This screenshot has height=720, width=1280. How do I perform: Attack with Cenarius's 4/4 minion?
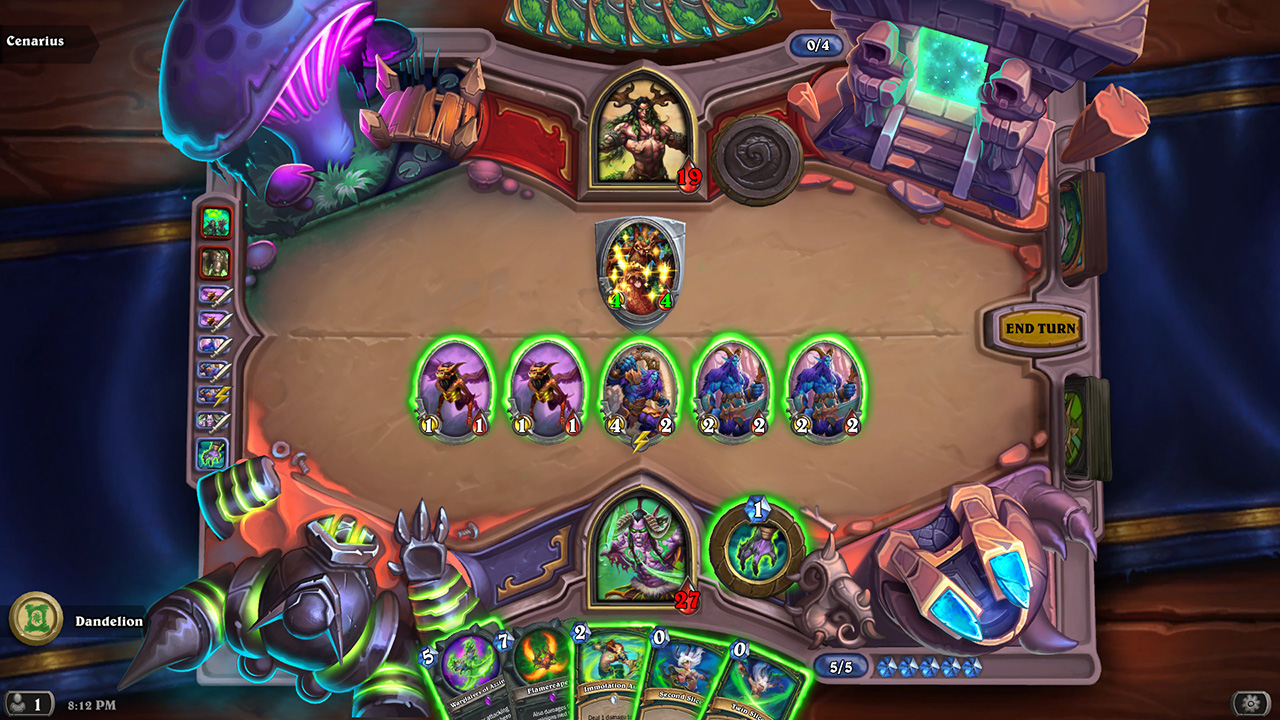tap(640, 270)
